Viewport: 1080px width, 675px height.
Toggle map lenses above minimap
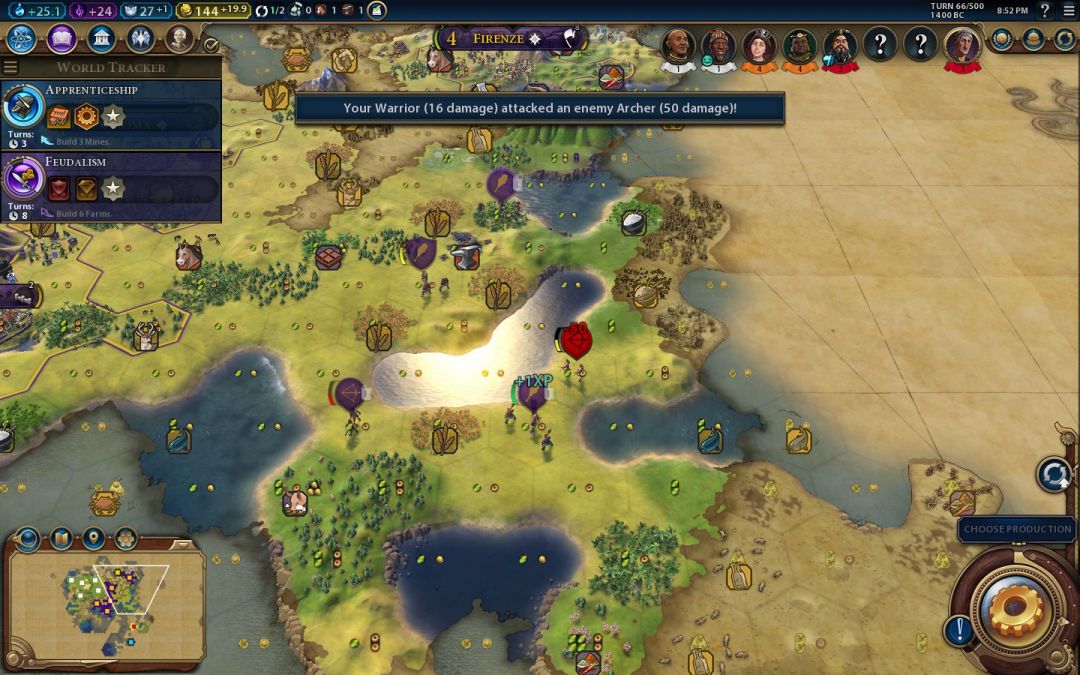pyautogui.click(x=61, y=539)
